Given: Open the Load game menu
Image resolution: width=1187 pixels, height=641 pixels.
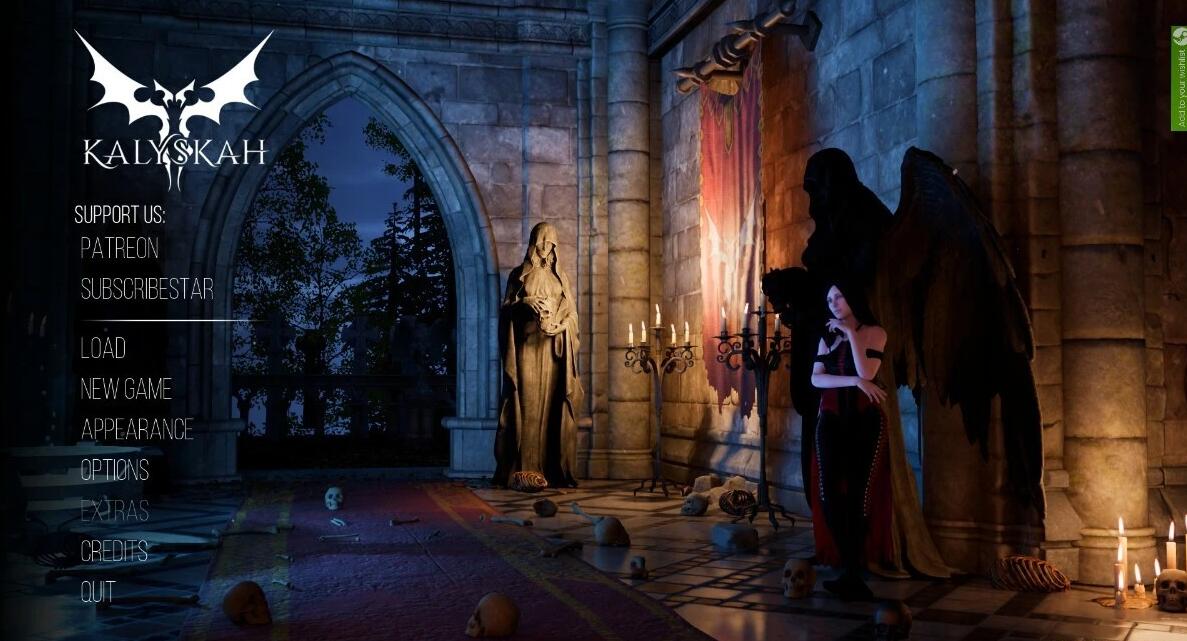Looking at the screenshot, I should click(x=103, y=348).
